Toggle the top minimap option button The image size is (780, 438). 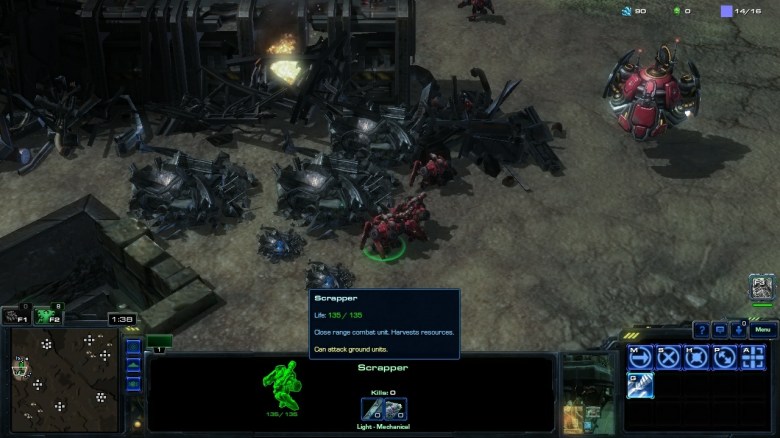pyautogui.click(x=133, y=349)
